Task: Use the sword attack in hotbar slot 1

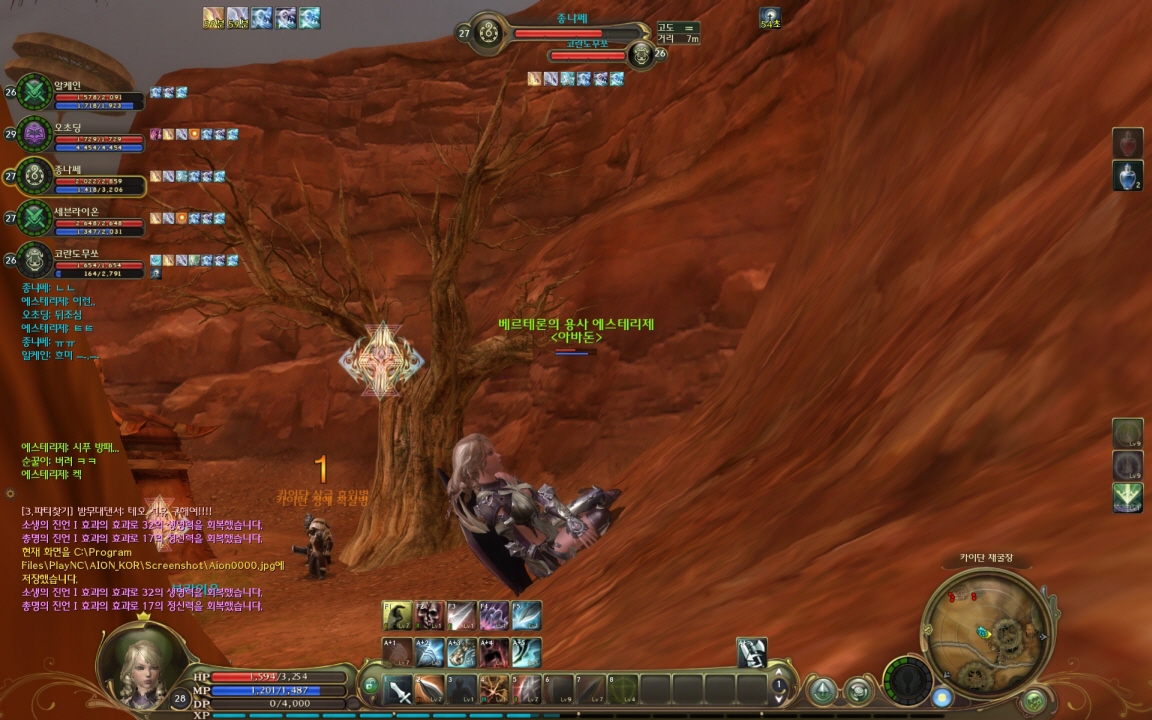Action: 399,689
